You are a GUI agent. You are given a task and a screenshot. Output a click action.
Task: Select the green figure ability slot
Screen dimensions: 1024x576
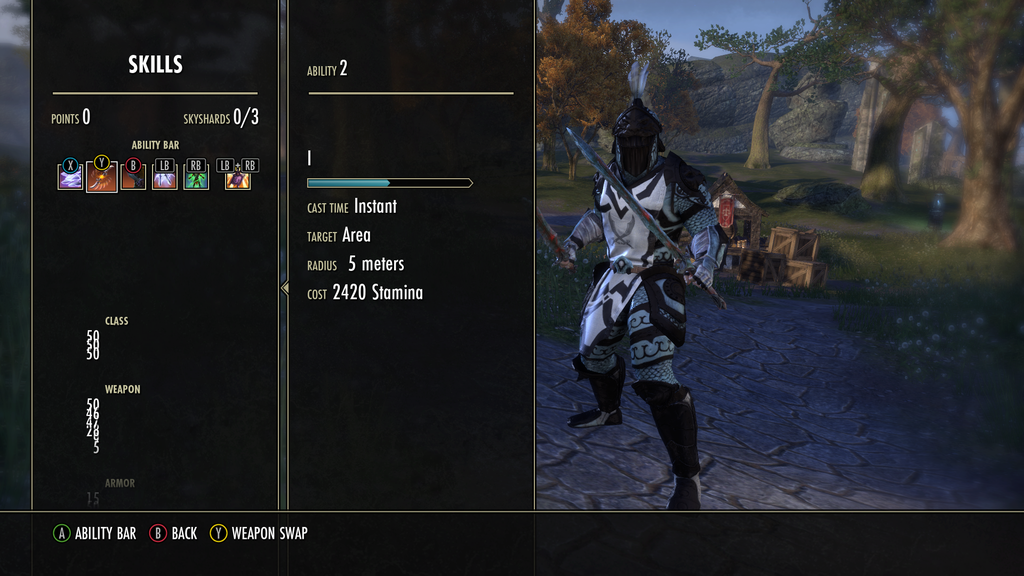coord(196,178)
